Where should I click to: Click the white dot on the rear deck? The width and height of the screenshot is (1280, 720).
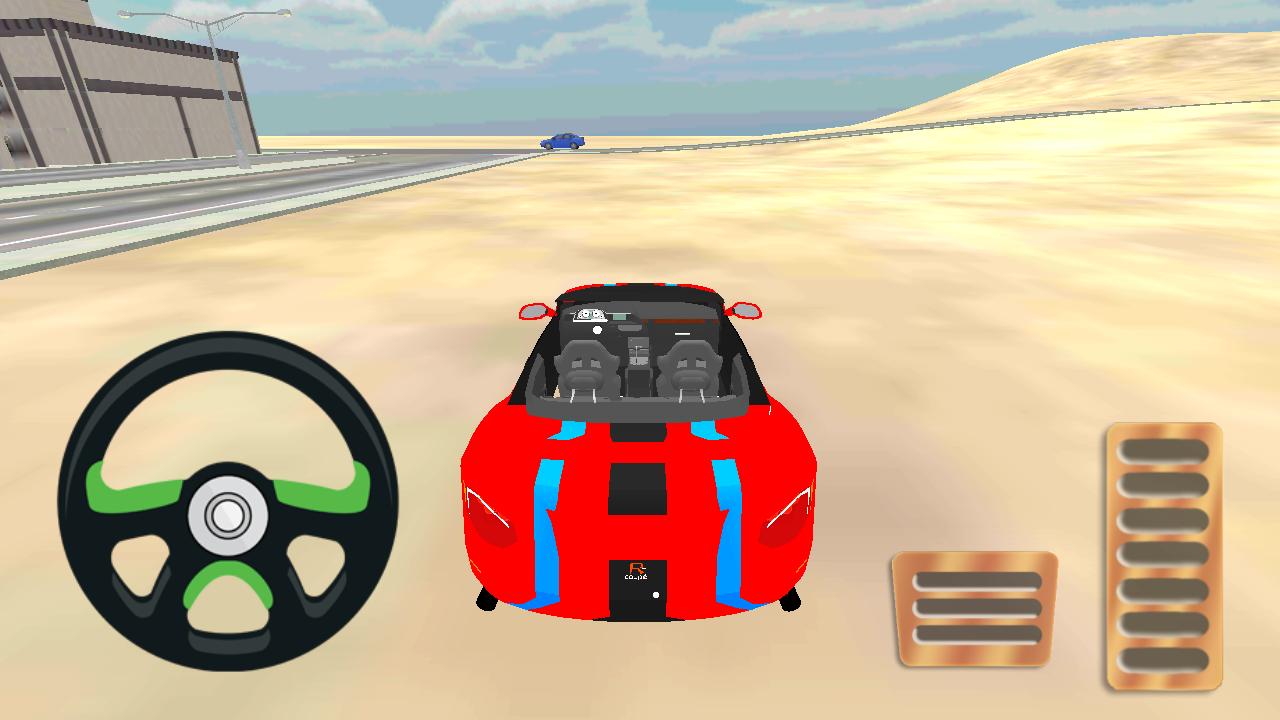pyautogui.click(x=655, y=593)
